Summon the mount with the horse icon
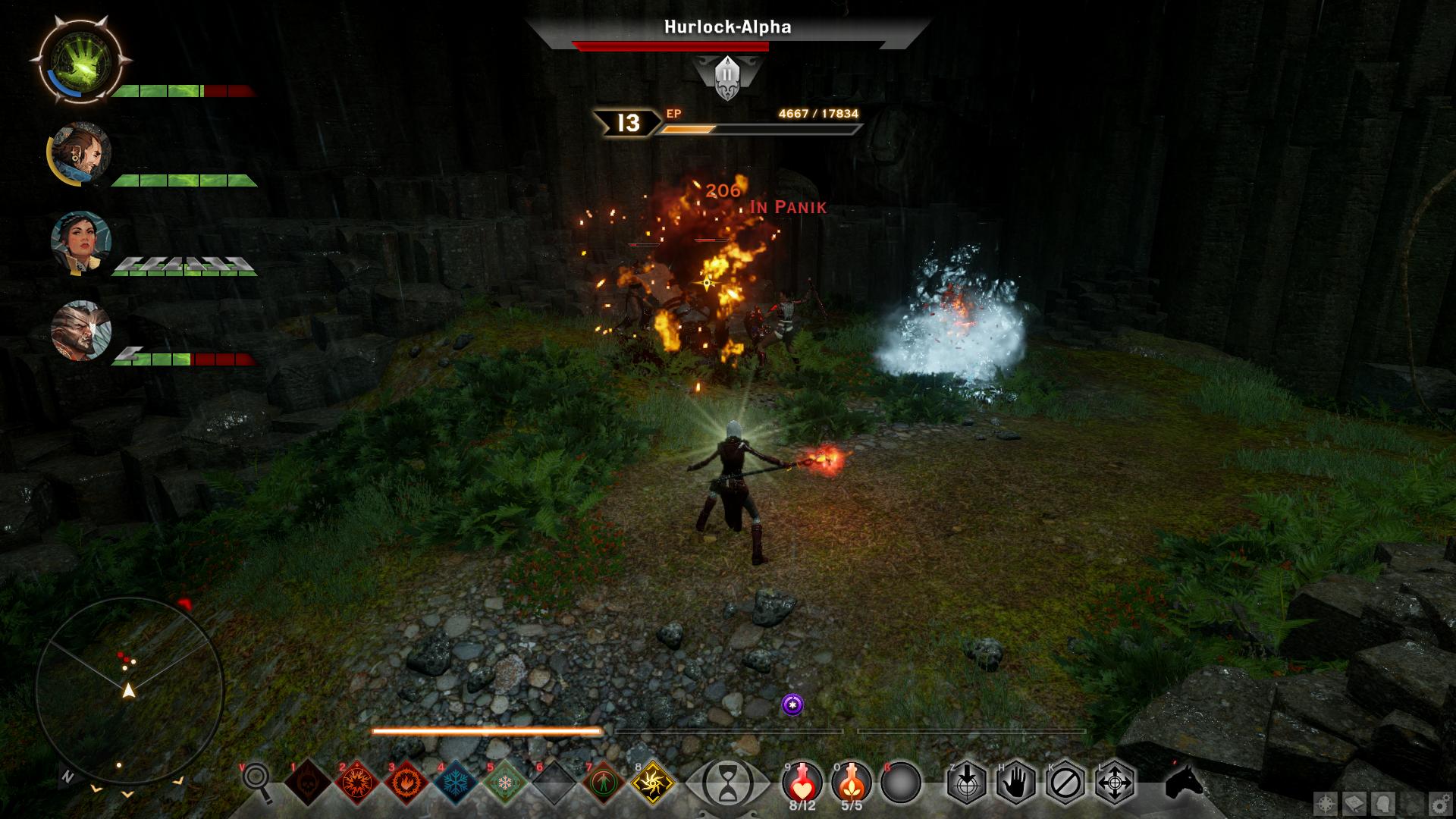Image resolution: width=1456 pixels, height=819 pixels. click(1184, 781)
